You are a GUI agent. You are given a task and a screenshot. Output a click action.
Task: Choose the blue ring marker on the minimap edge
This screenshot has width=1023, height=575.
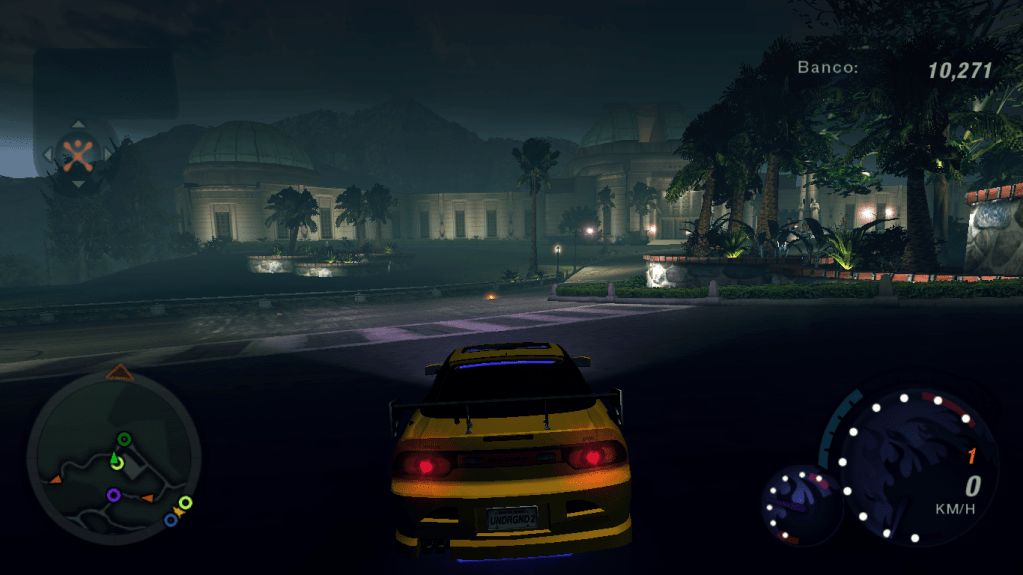[x=171, y=520]
